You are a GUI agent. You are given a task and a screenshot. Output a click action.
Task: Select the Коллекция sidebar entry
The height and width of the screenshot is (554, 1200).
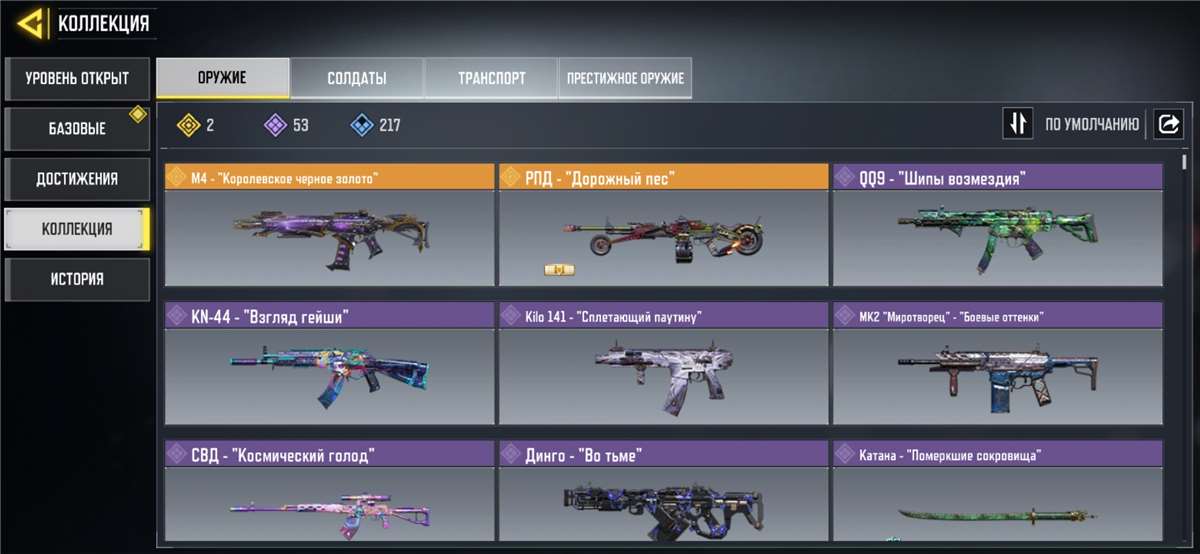(x=77, y=229)
